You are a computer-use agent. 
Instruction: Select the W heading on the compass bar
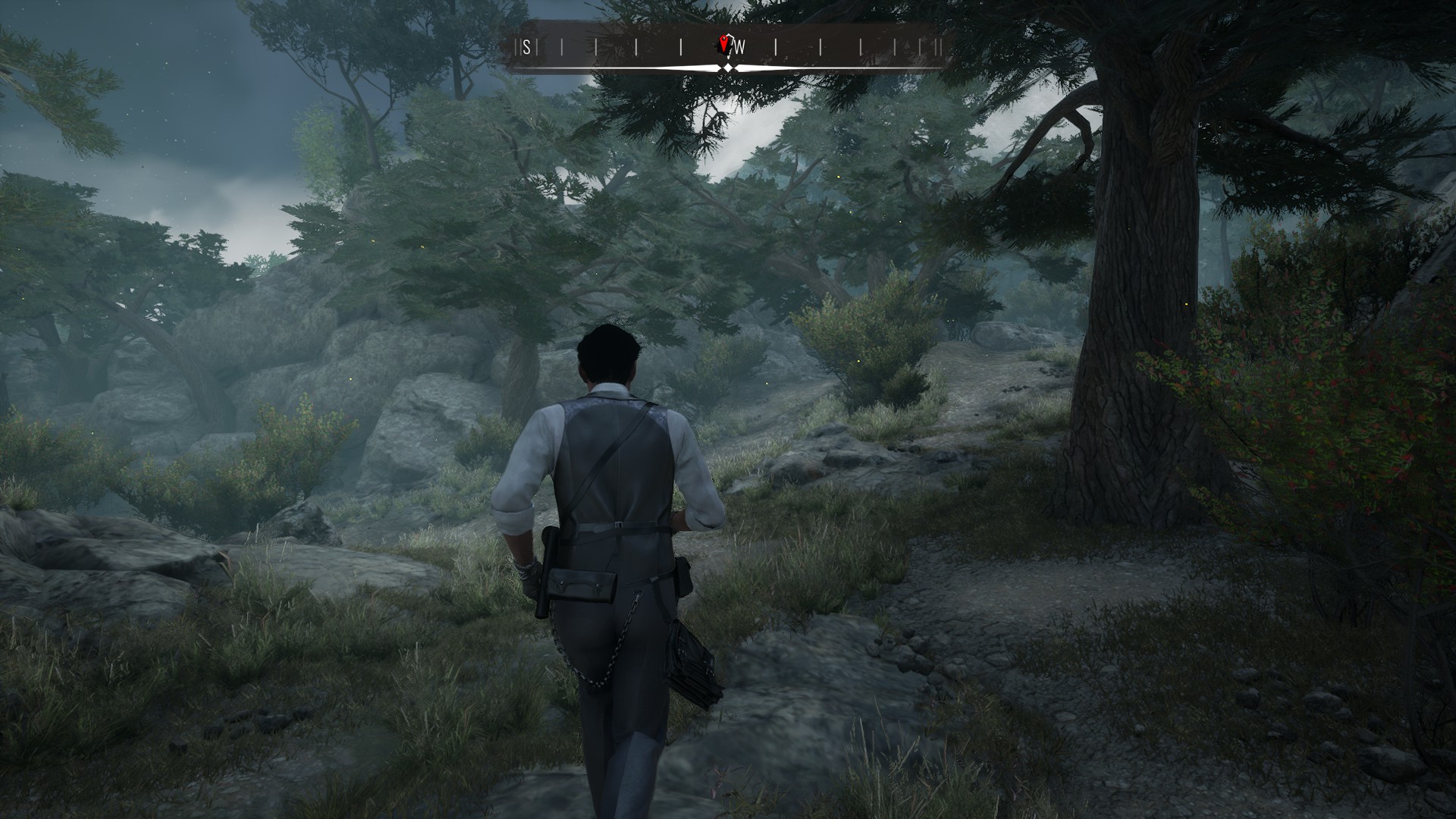740,48
